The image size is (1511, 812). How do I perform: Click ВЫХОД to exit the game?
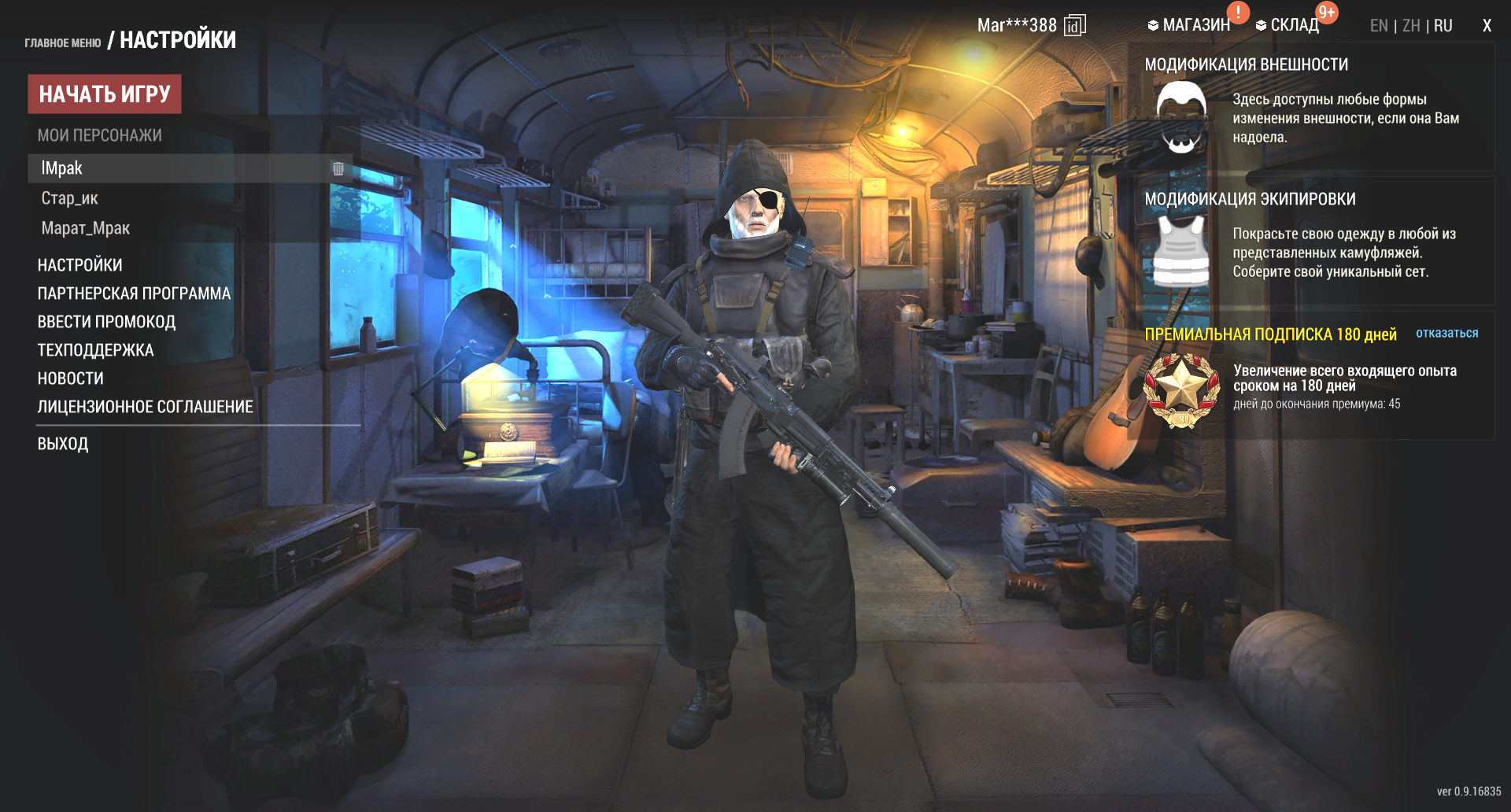point(63,444)
